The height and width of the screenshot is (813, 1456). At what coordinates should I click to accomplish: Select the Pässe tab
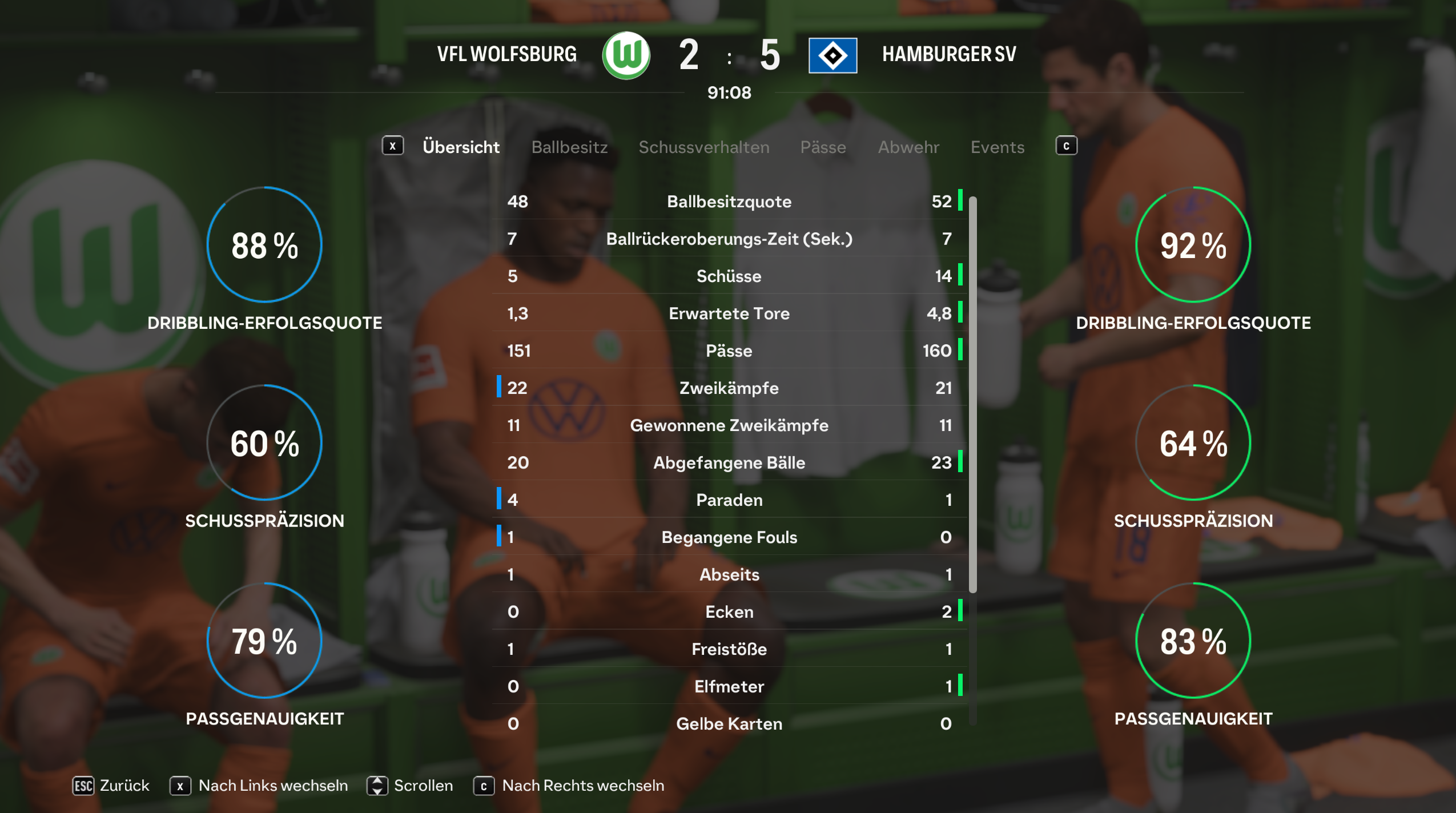pos(823,147)
